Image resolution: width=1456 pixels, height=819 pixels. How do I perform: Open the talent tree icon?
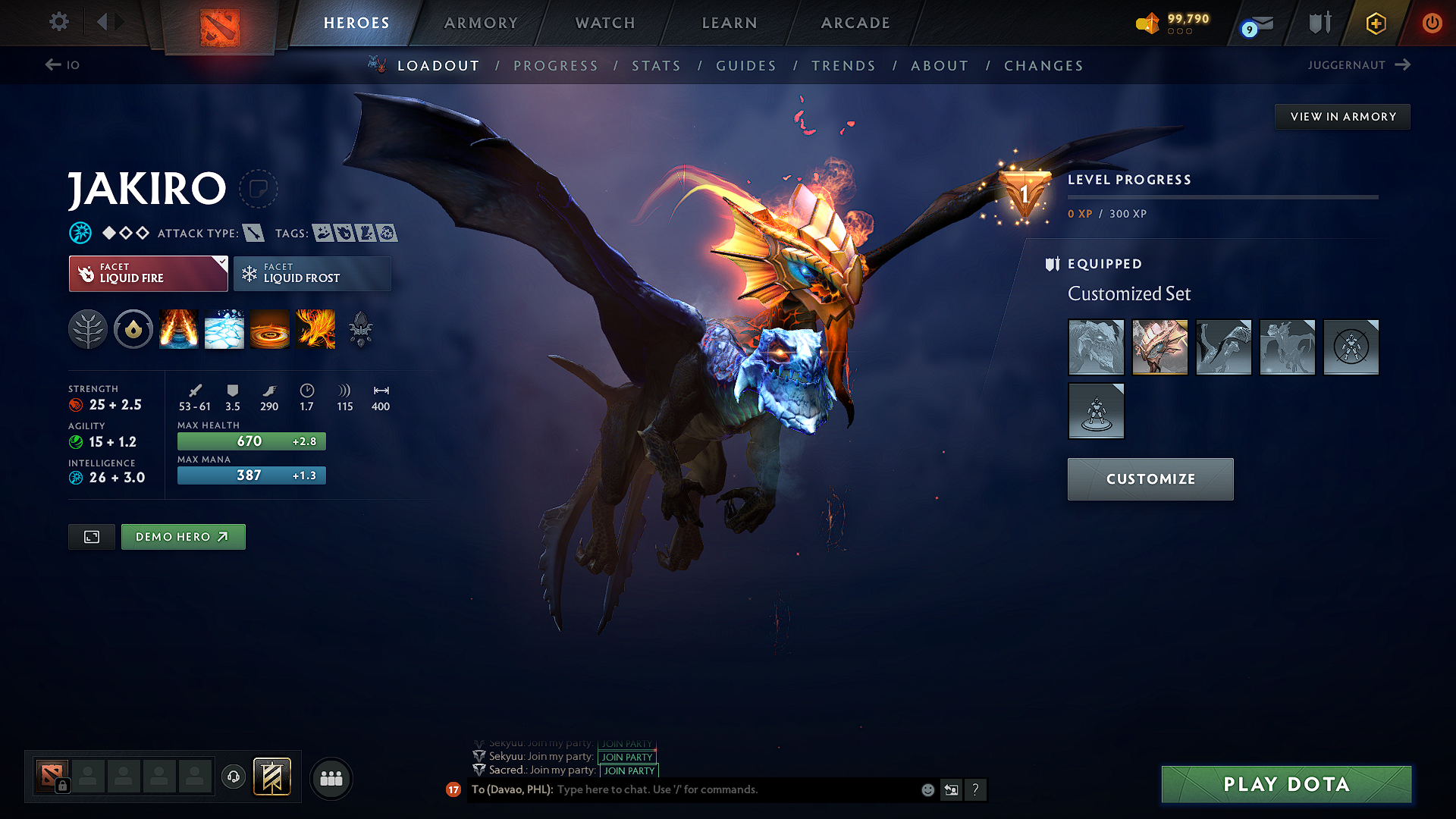88,329
